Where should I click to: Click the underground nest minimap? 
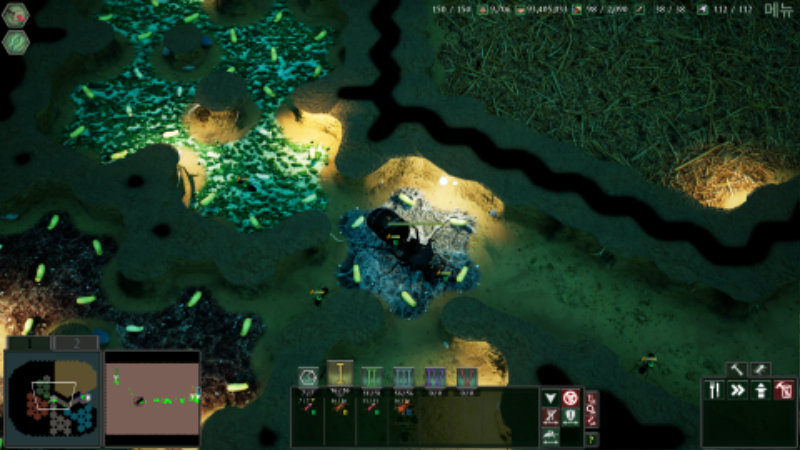click(x=51, y=397)
